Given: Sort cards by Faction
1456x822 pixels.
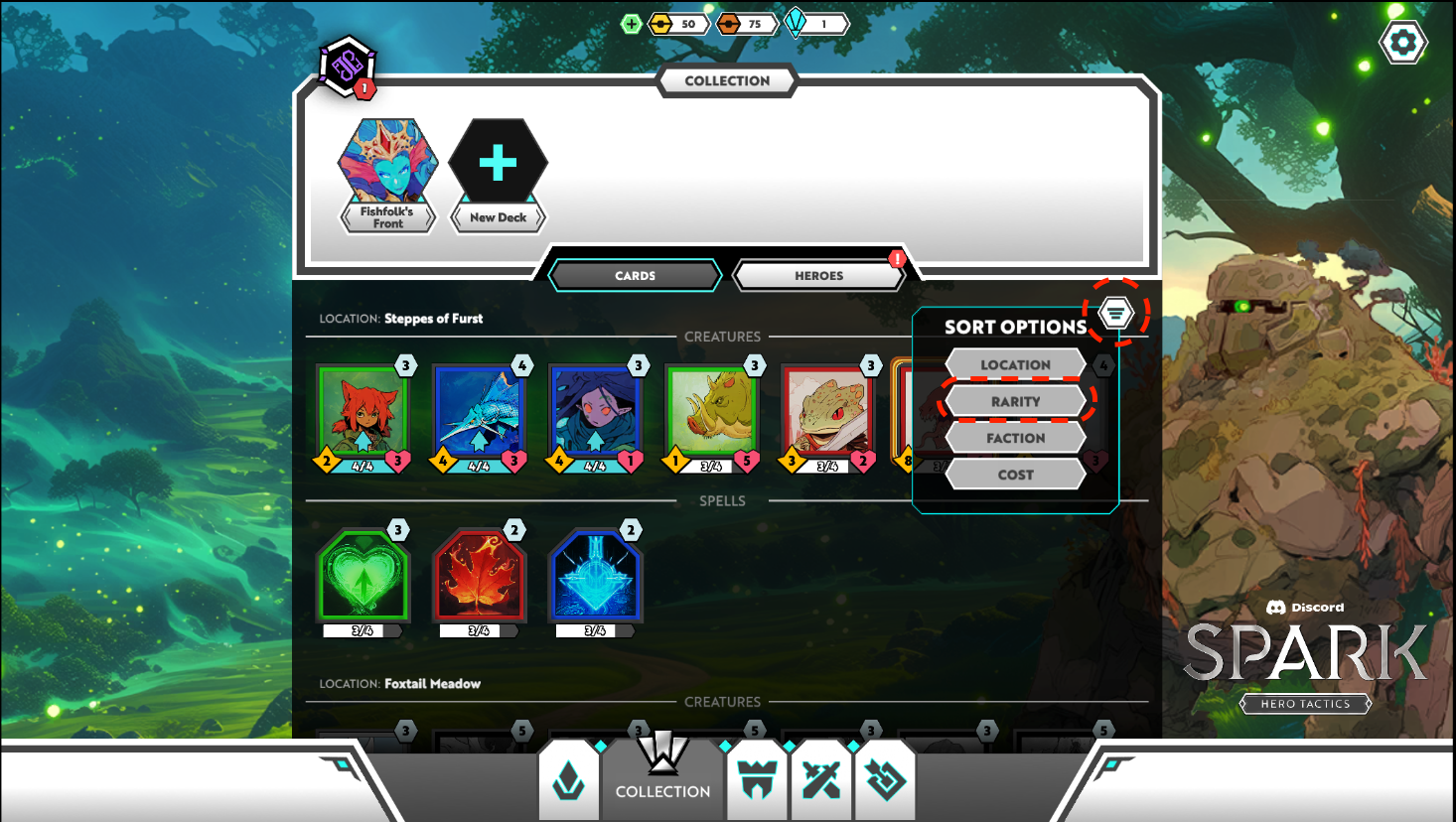Looking at the screenshot, I should (x=1015, y=438).
